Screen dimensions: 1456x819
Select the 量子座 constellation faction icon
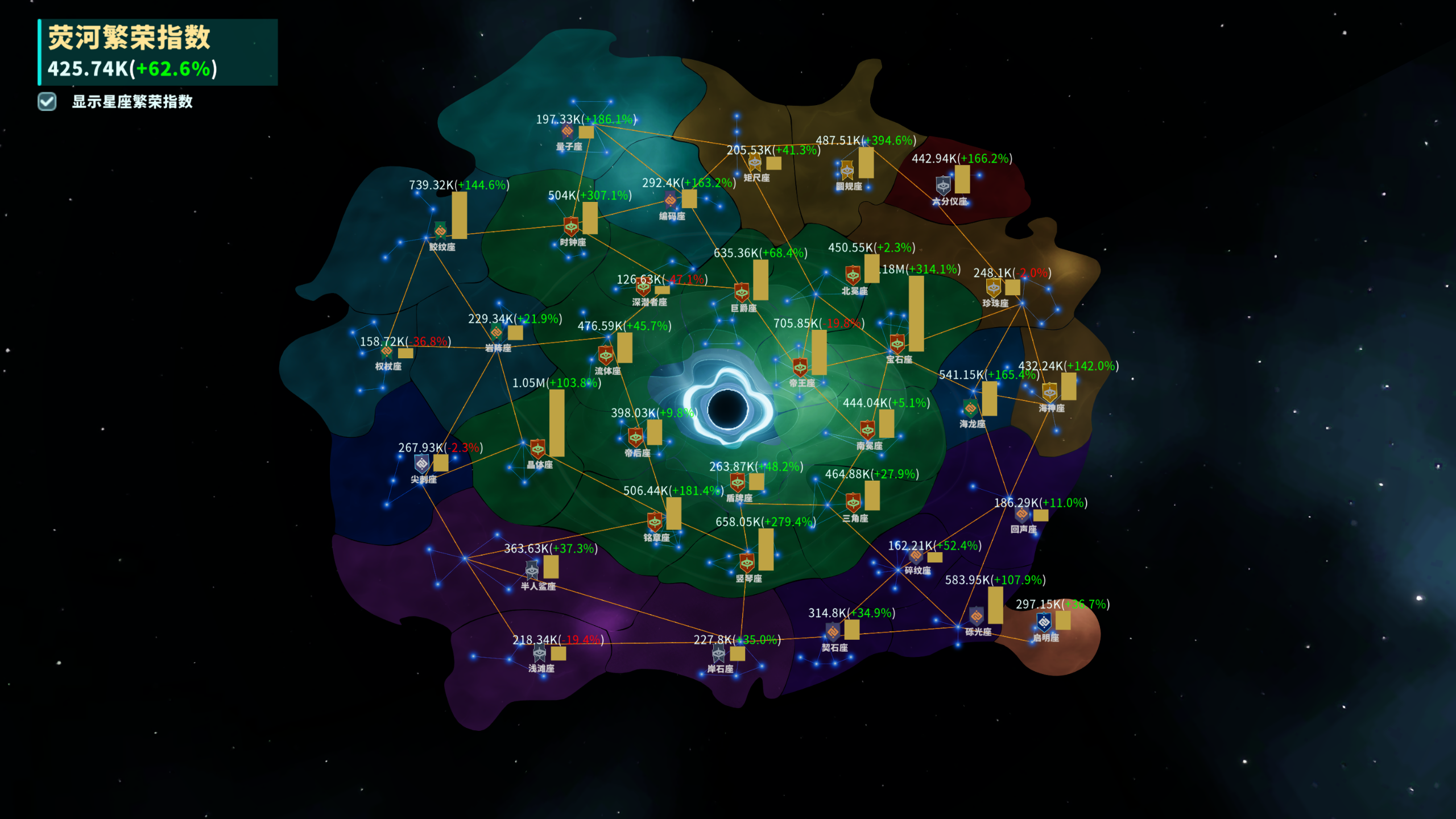click(568, 131)
